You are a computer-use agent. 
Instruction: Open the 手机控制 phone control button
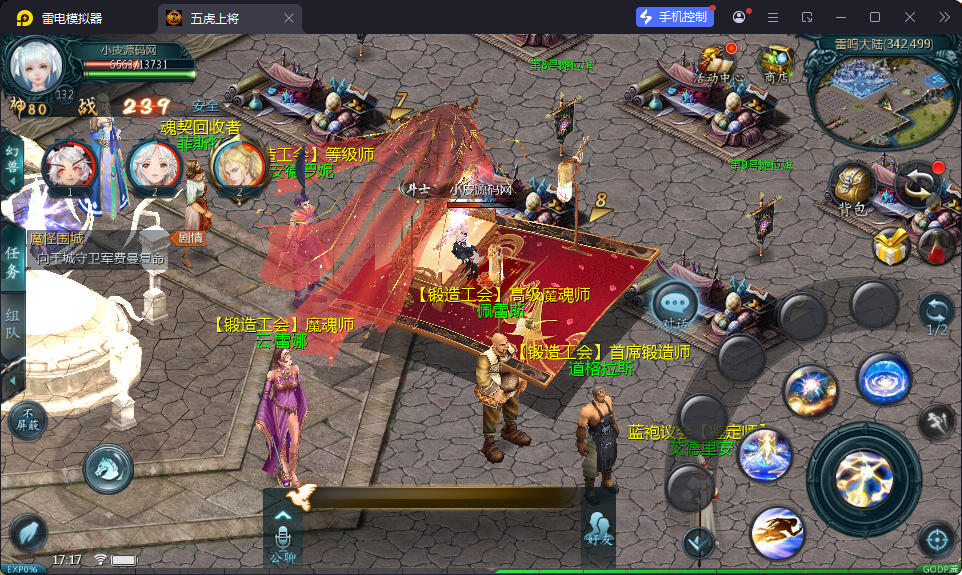(x=674, y=17)
